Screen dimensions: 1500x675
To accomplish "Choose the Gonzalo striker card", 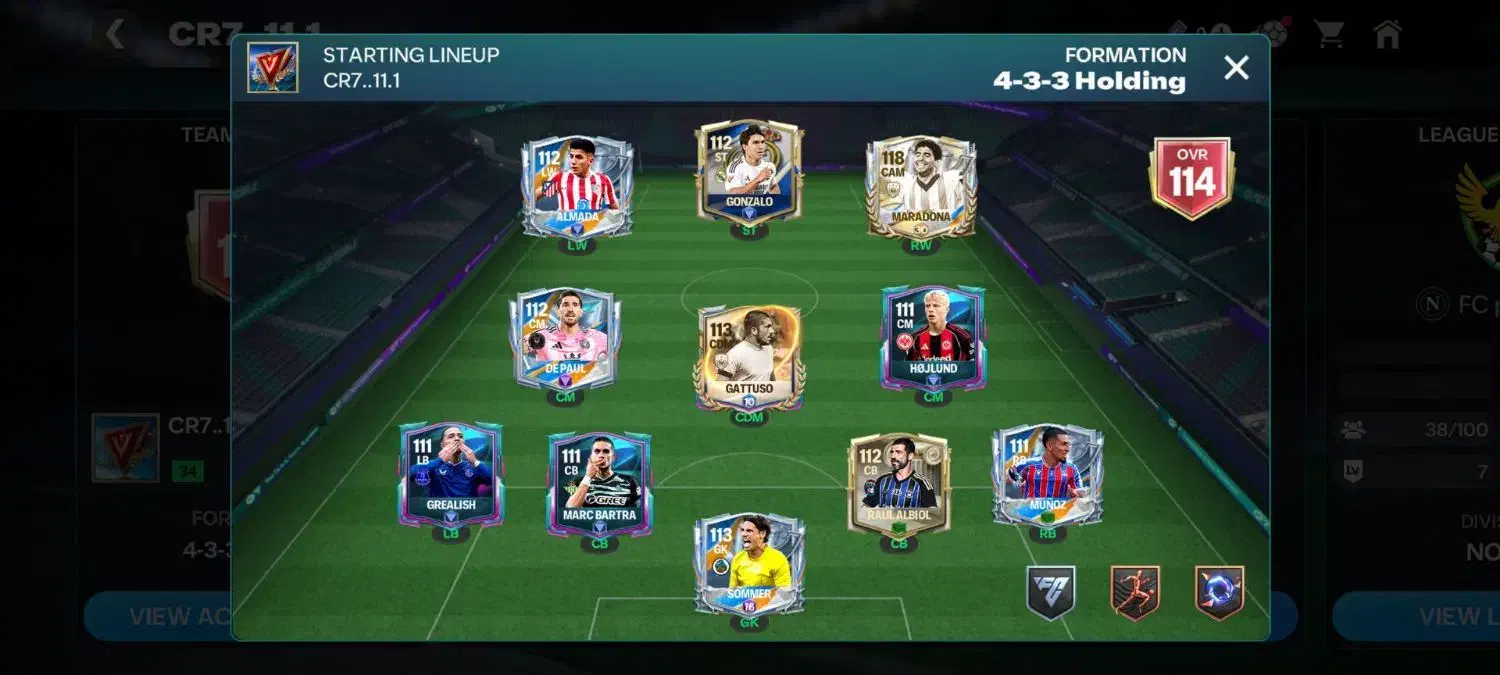I will (x=749, y=172).
